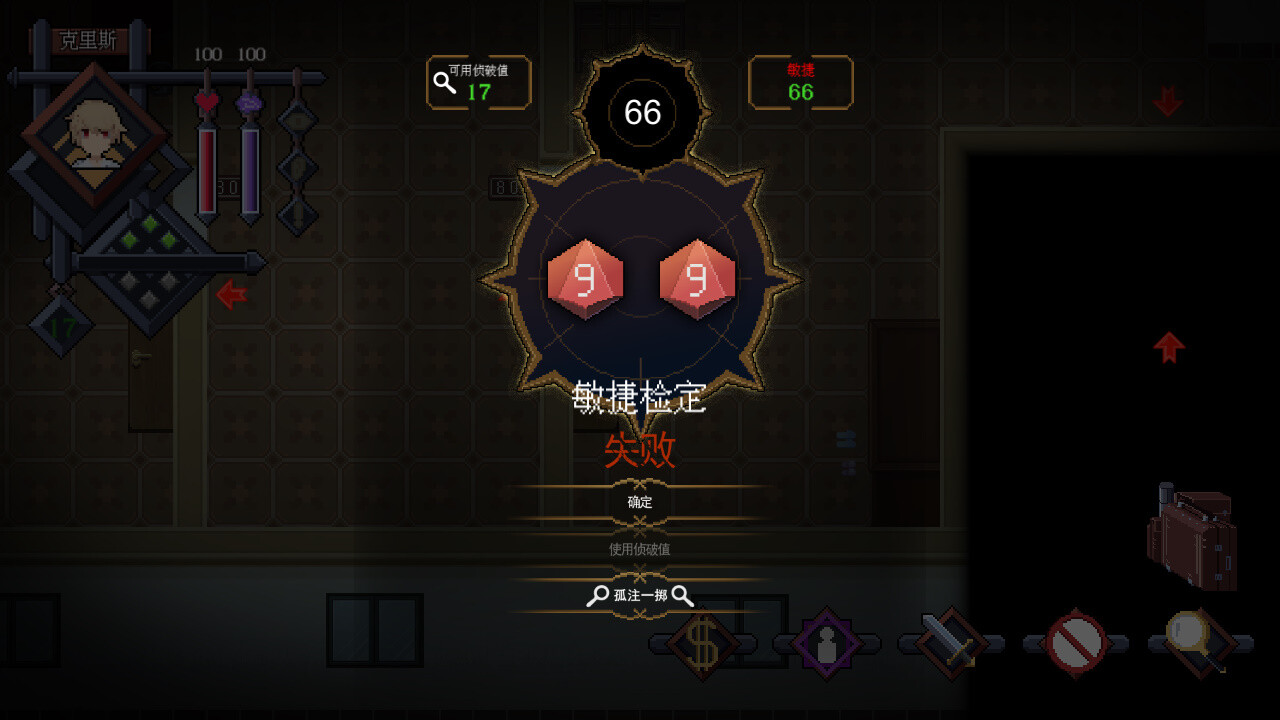Viewport: 1280px width, 720px height.
Task: Open the character silhouette menu icon
Action: tap(827, 643)
